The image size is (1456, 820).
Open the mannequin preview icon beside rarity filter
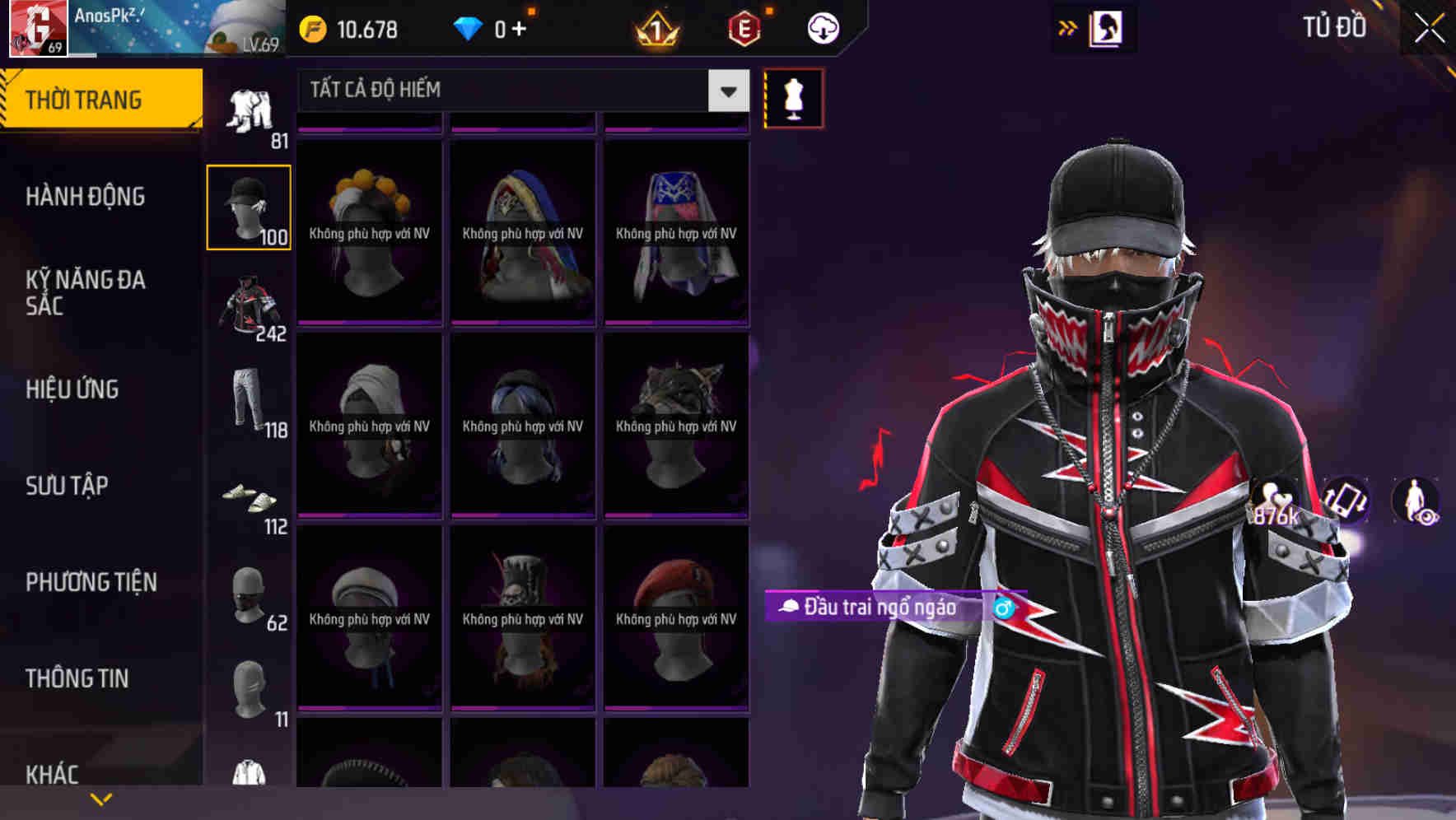pos(793,97)
